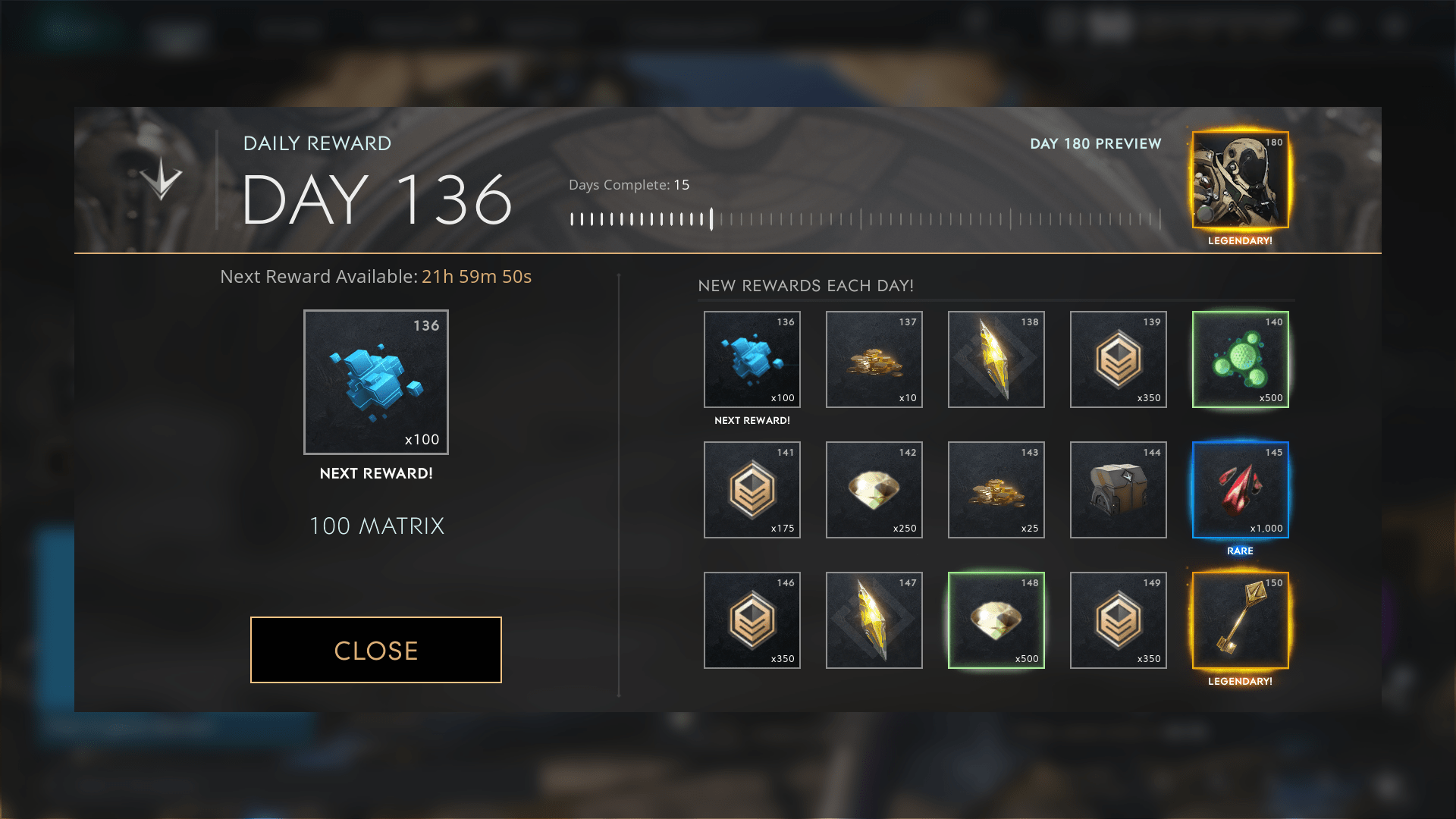Open the Day 145 rare red reward
The width and height of the screenshot is (1456, 819).
tap(1240, 490)
